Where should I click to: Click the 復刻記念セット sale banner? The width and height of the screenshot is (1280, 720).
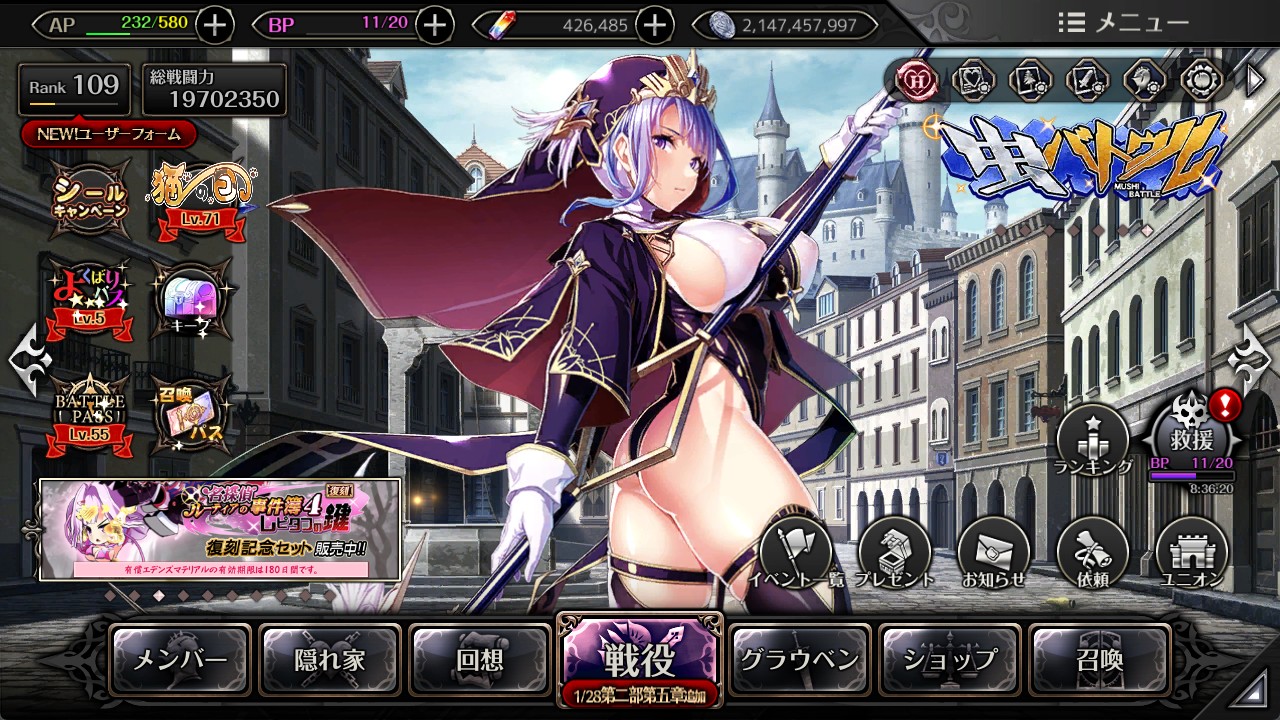click(220, 529)
